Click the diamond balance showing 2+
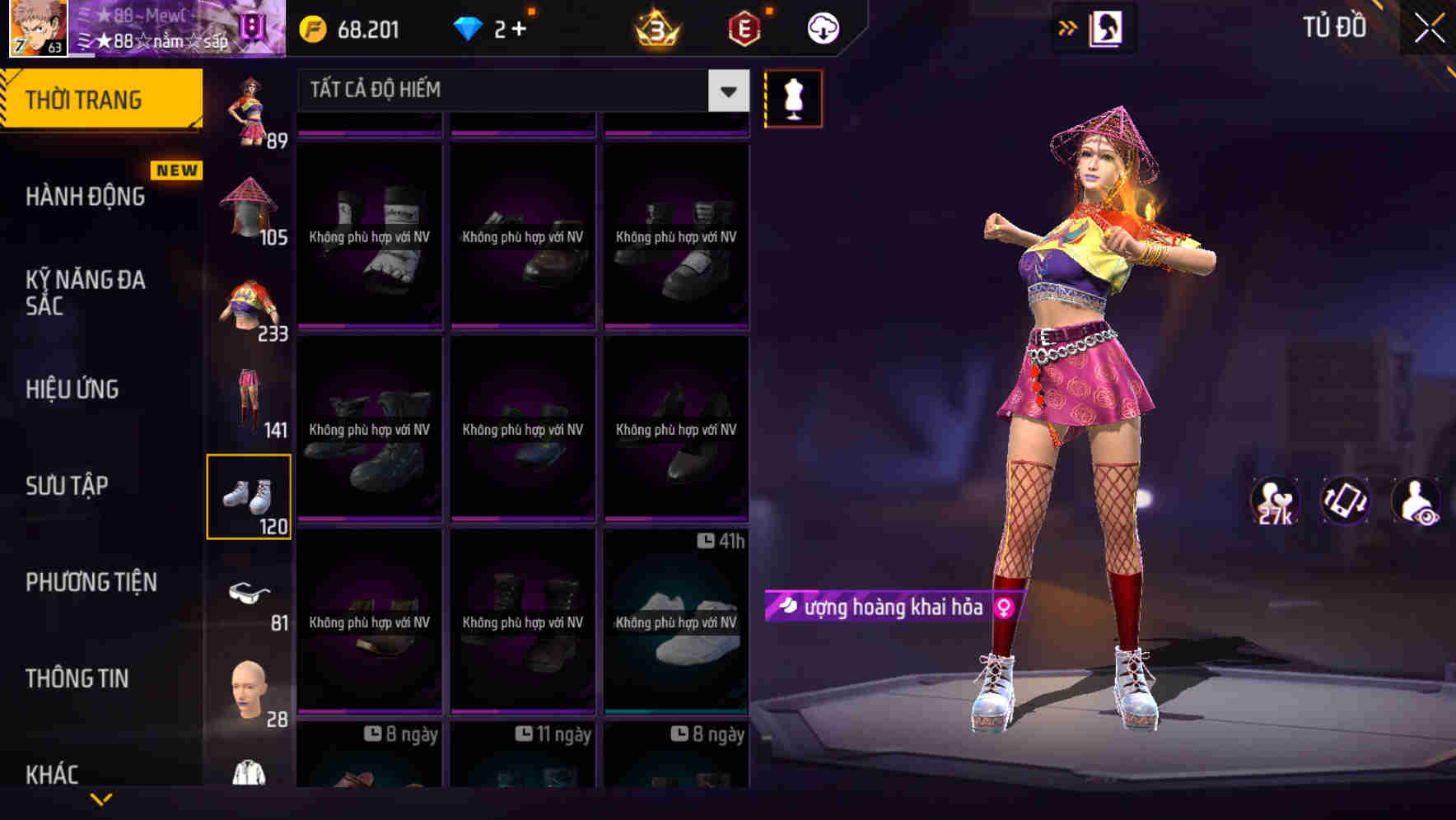This screenshot has height=820, width=1456. coord(491,27)
